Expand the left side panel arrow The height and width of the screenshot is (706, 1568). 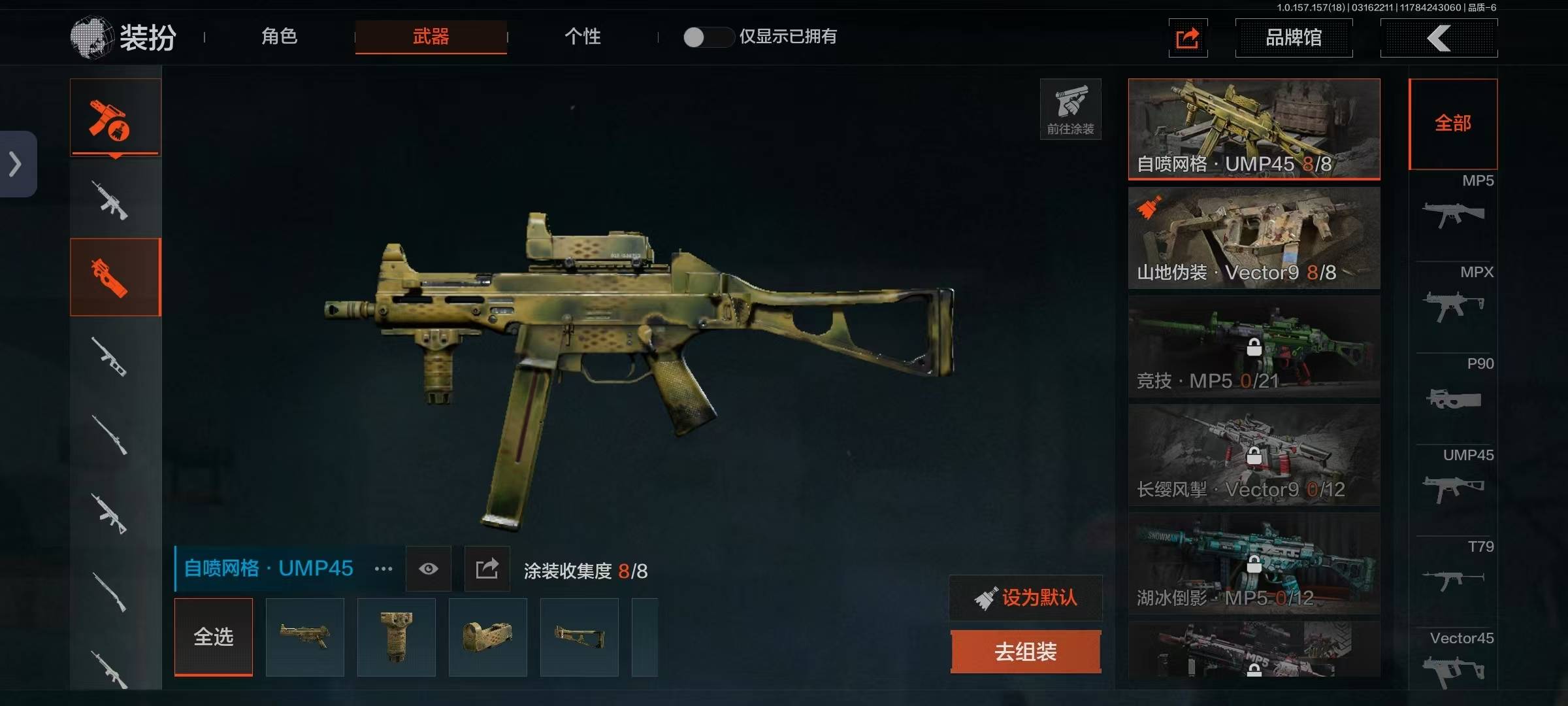coord(16,164)
